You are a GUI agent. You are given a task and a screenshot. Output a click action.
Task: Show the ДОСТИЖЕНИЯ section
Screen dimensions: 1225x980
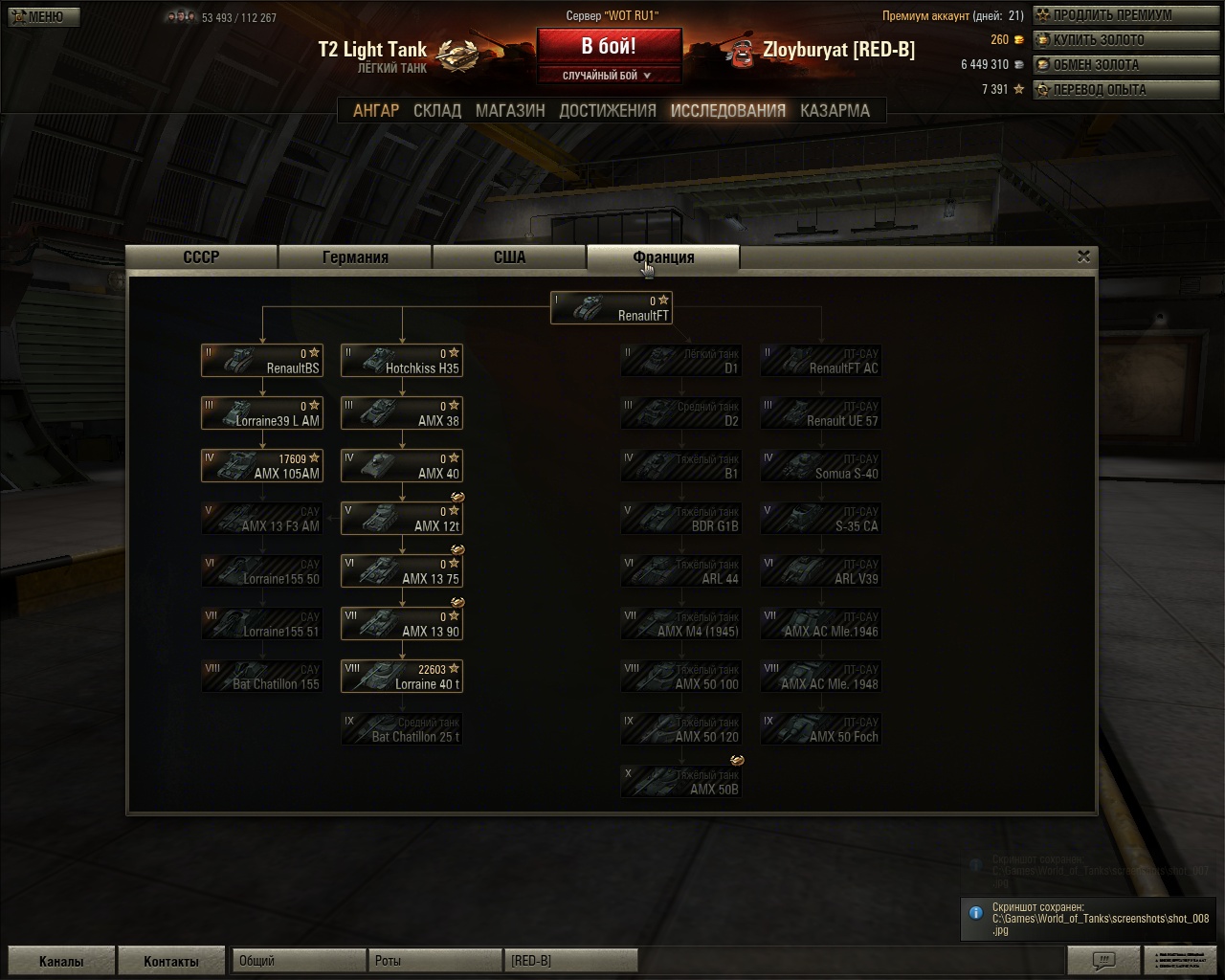608,110
